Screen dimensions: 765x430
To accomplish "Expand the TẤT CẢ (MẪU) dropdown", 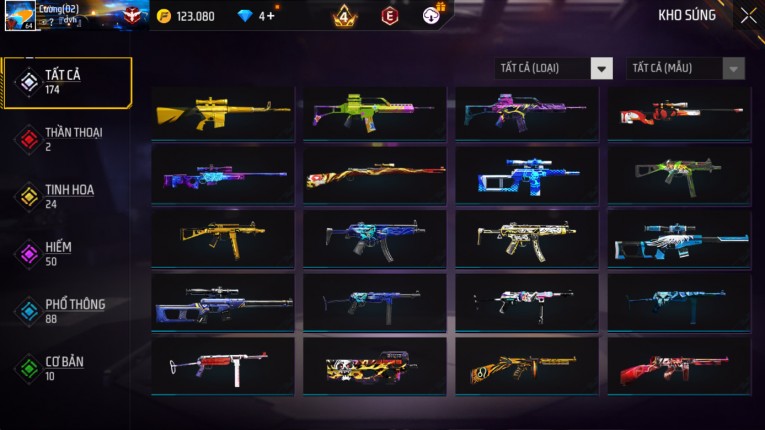I will click(685, 68).
